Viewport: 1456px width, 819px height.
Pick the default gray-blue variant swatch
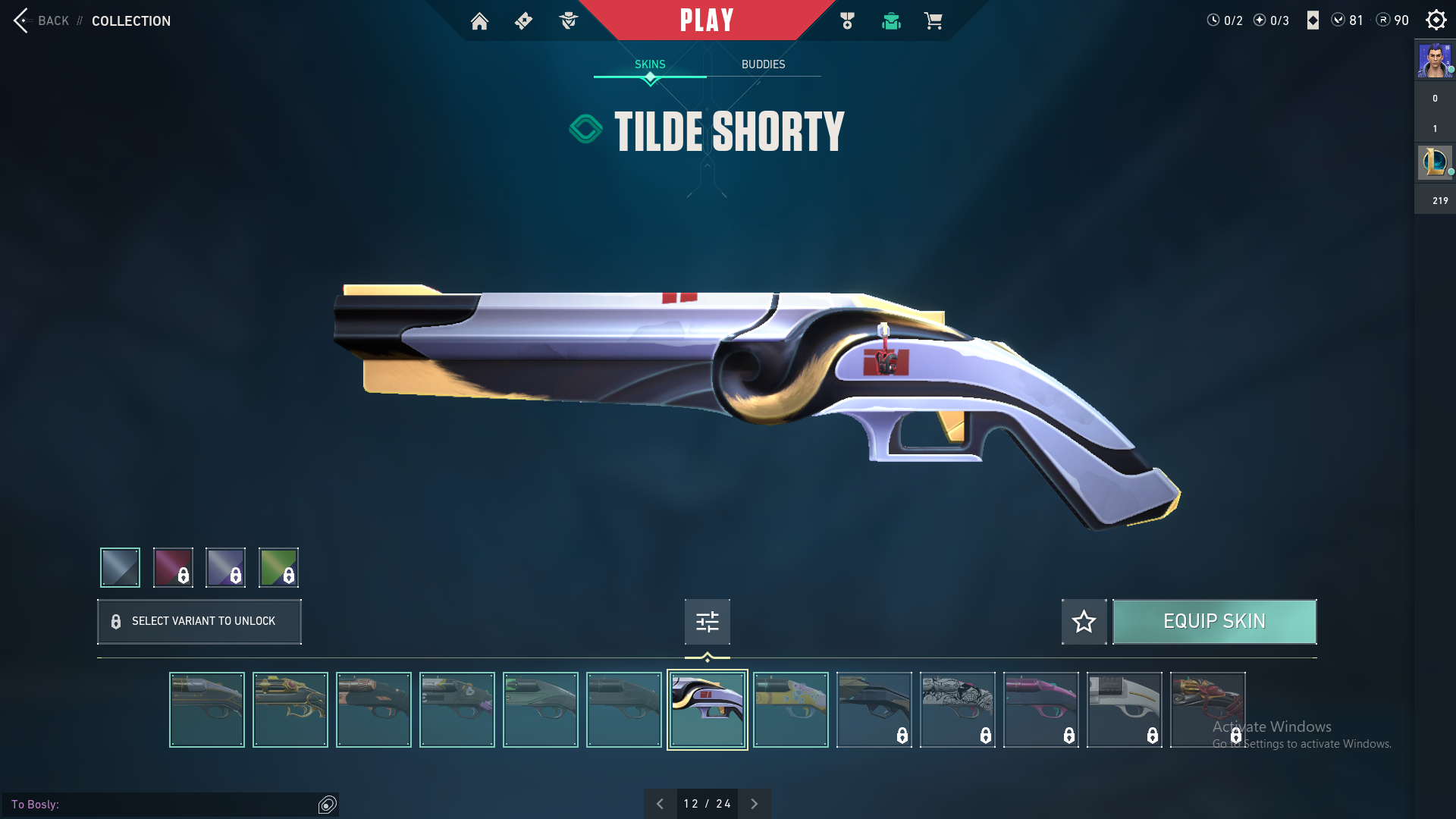(x=121, y=567)
